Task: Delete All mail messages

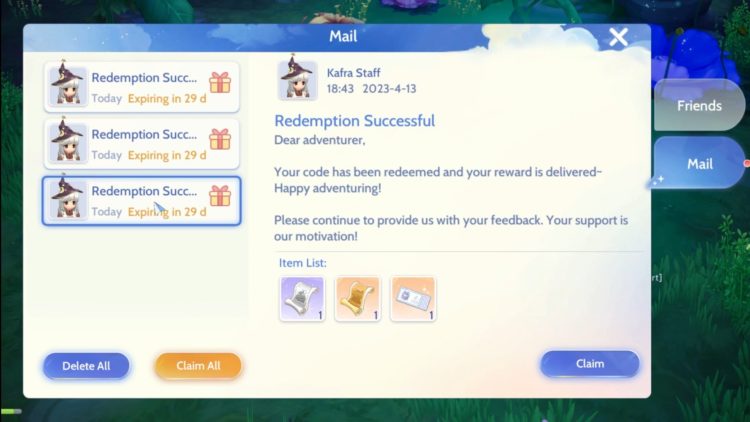Action: (86, 366)
